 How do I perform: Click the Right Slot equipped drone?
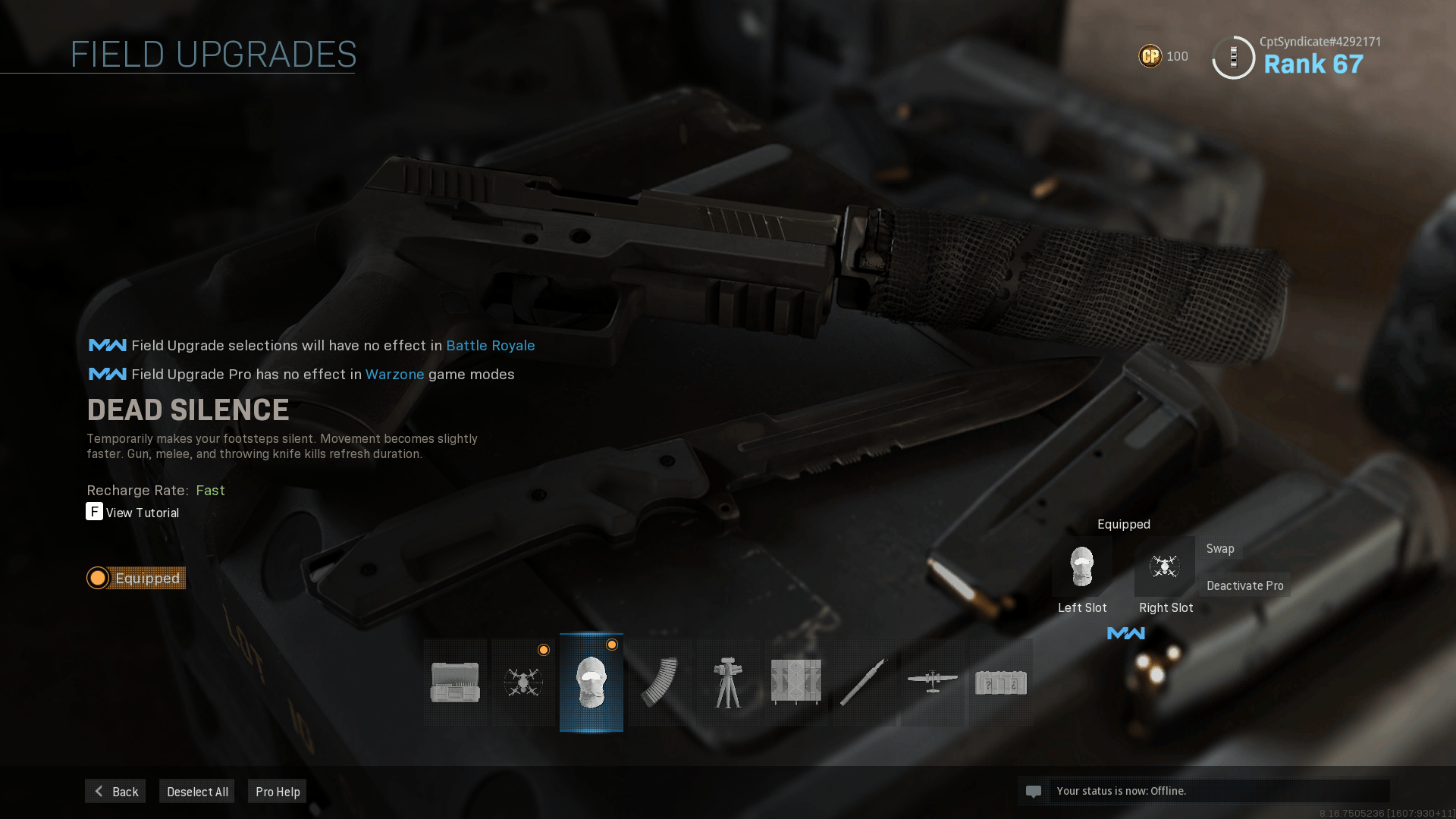pos(1165,566)
